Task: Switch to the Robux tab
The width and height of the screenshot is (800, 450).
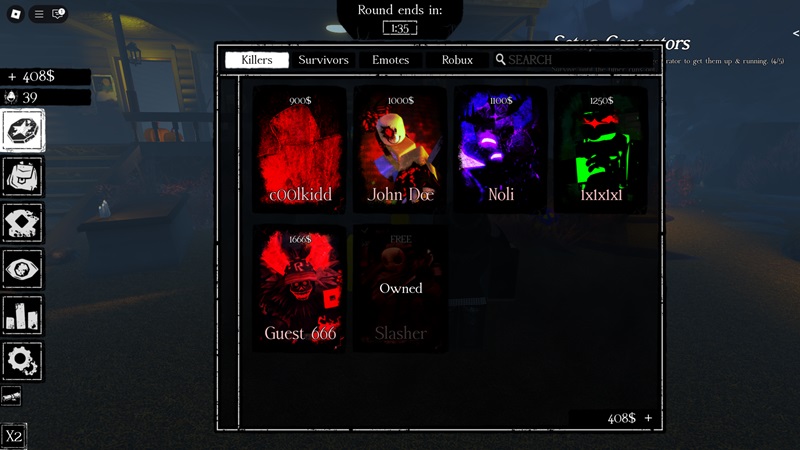Action: tap(457, 60)
